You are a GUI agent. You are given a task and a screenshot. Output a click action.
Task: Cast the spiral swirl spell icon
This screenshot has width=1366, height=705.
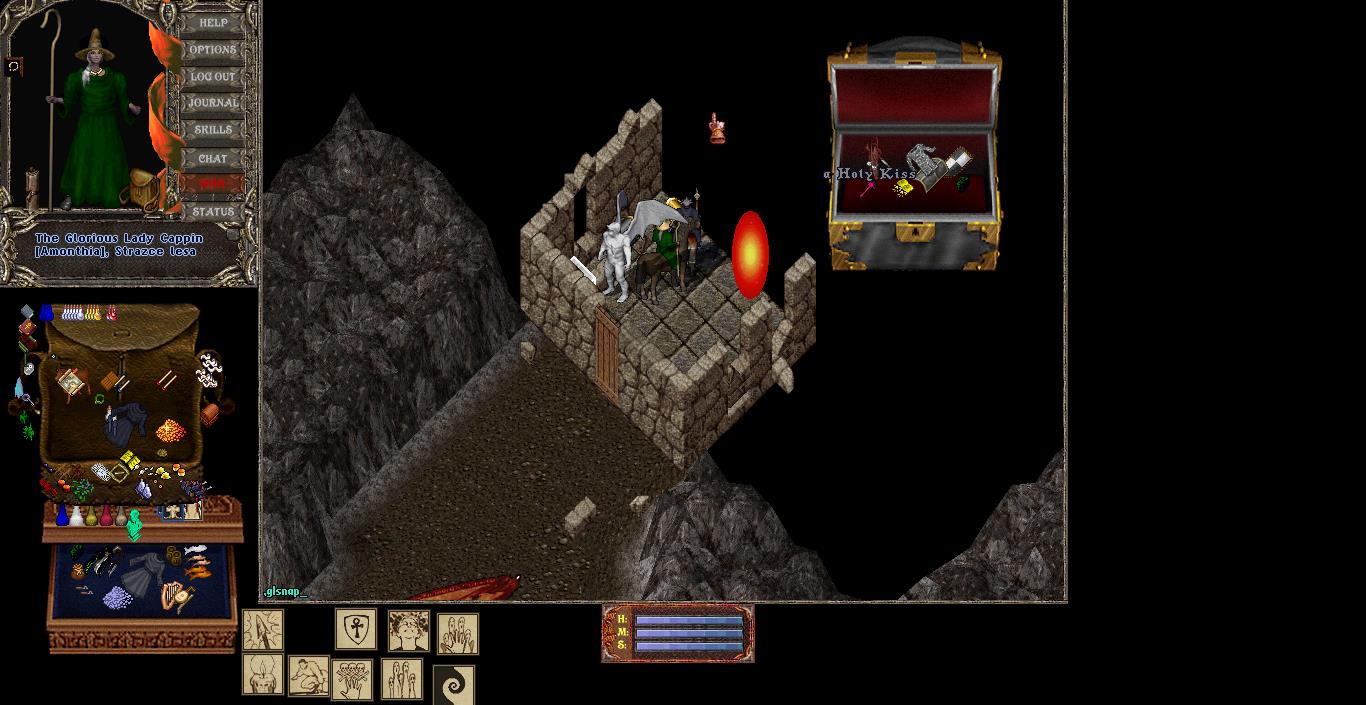[x=453, y=685]
